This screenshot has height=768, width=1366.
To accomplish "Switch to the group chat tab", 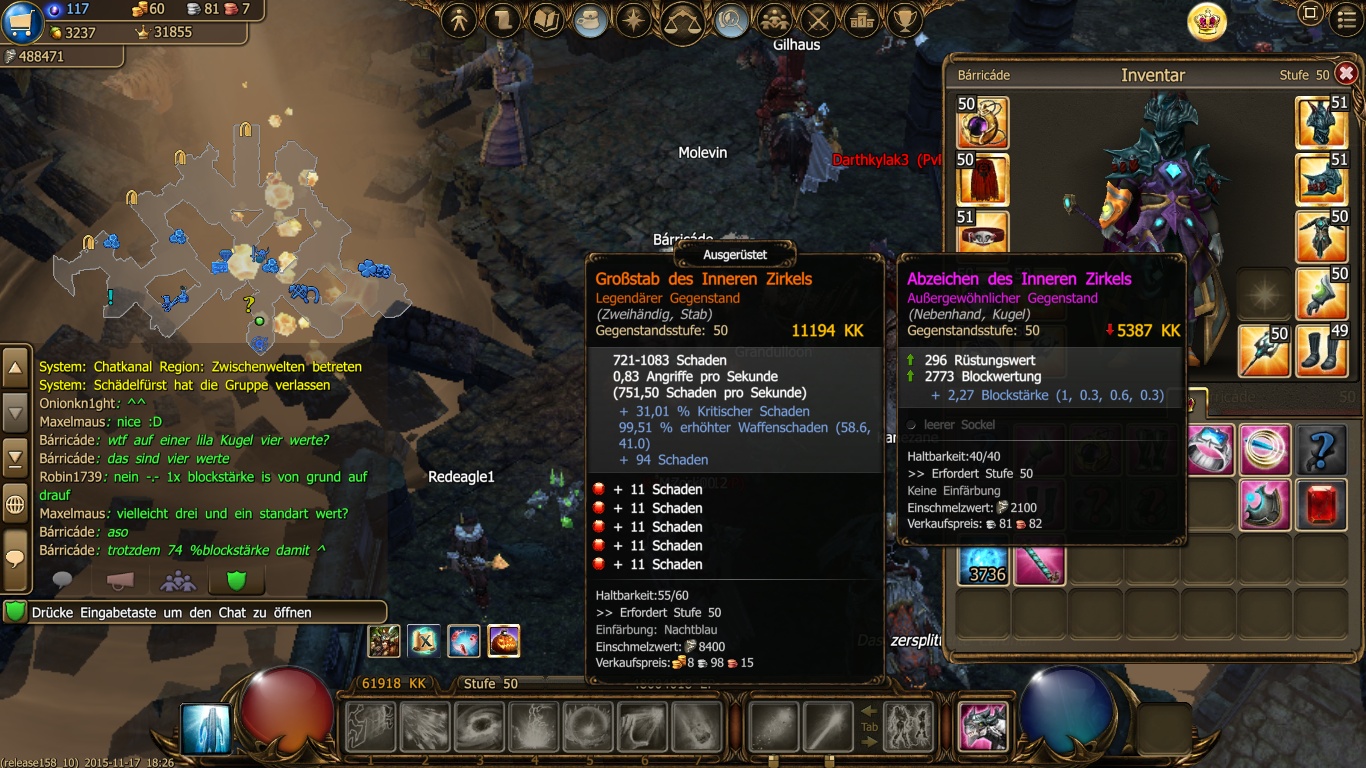I will (178, 580).
